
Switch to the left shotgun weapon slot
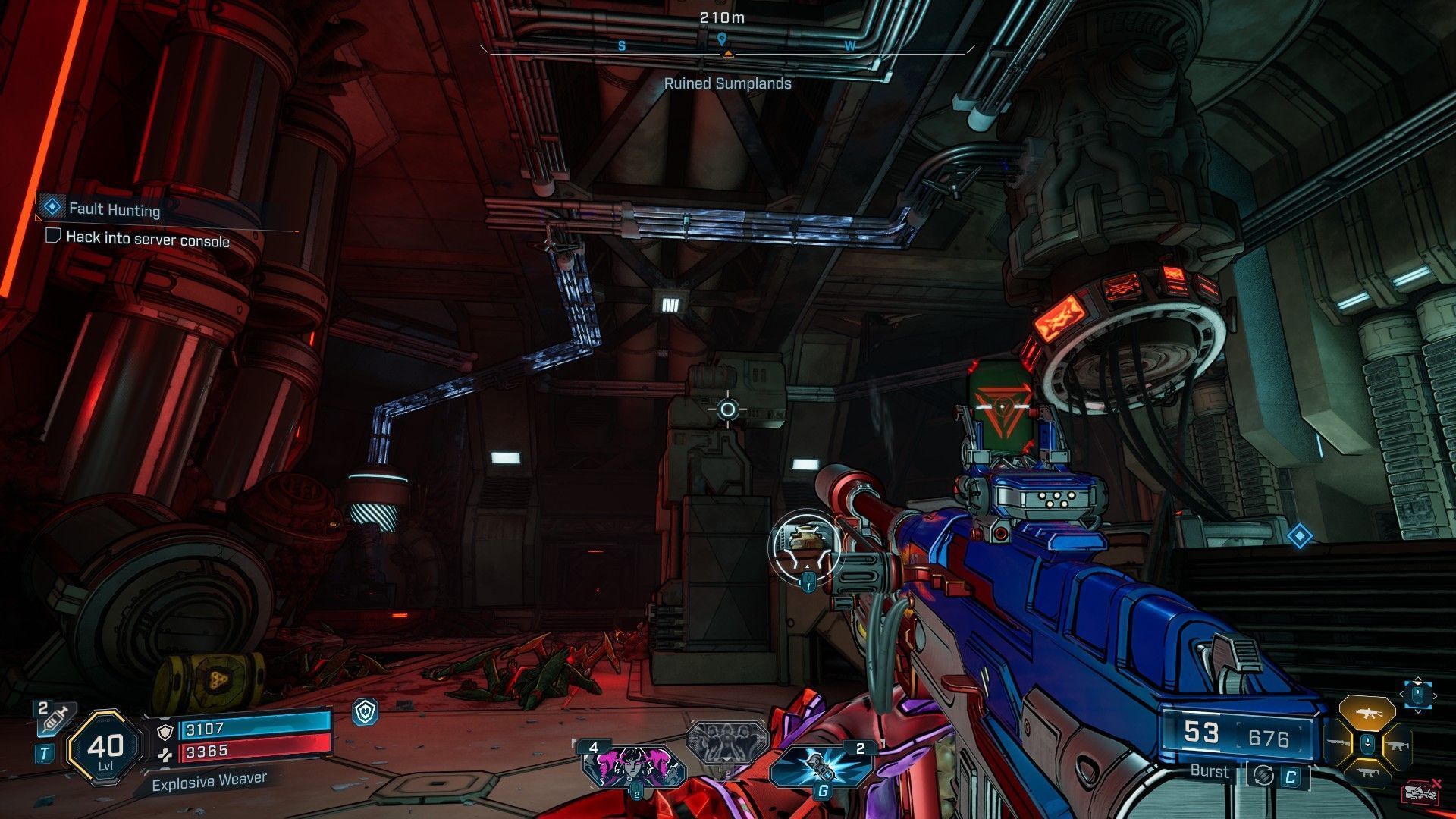coord(1338,745)
